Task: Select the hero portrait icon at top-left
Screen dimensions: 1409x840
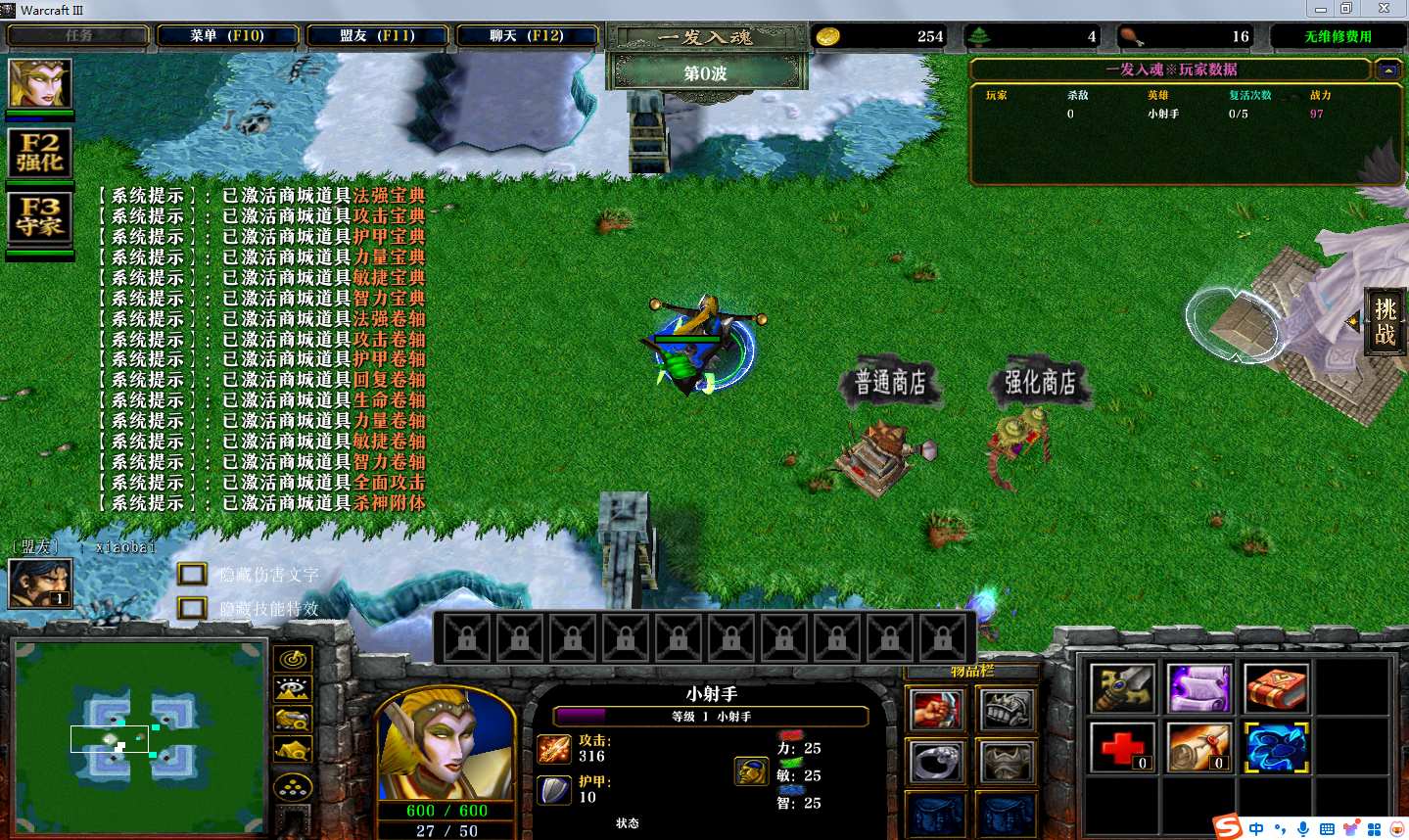Action: [40, 84]
